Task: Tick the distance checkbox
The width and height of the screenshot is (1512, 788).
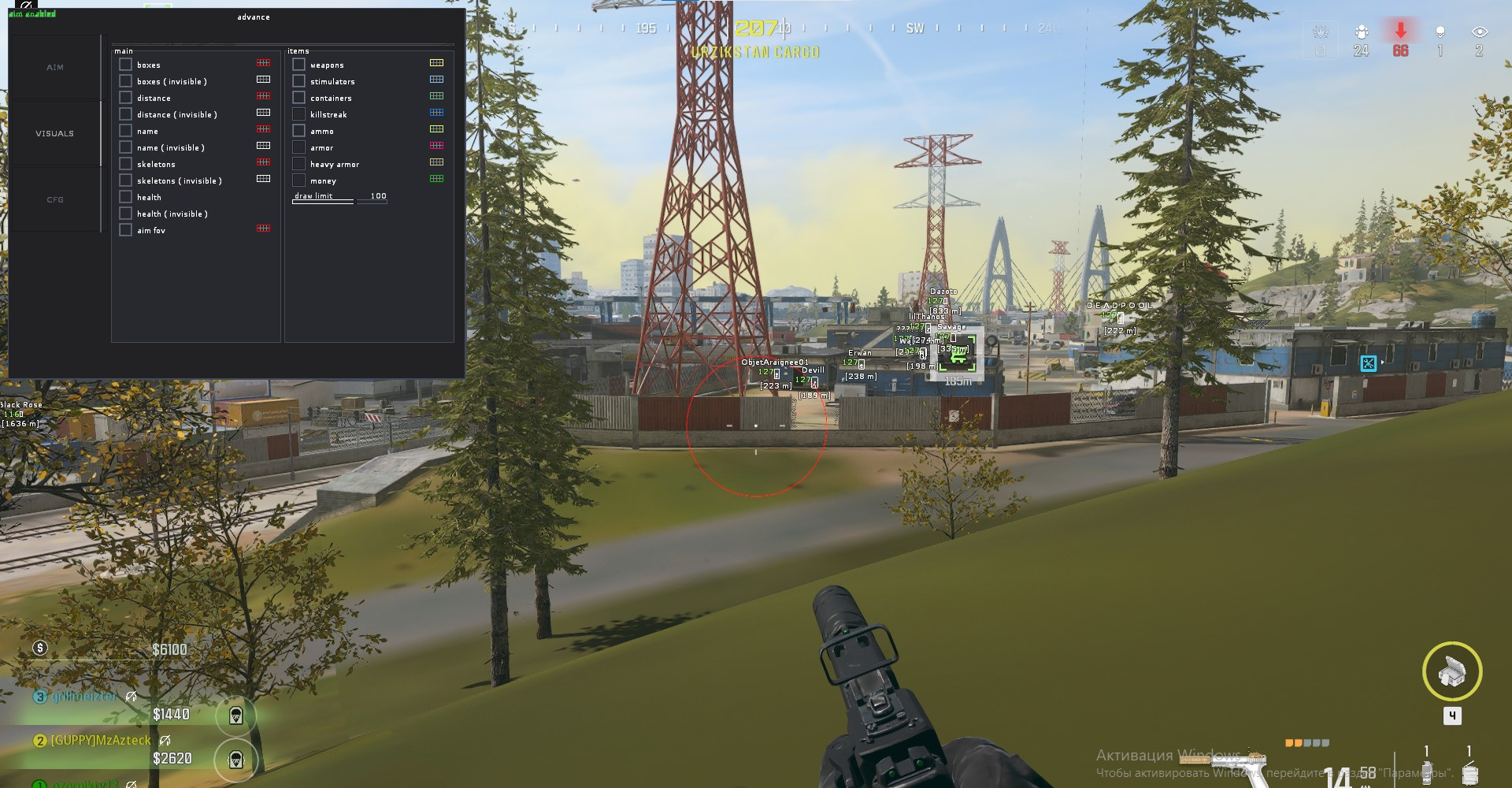Action: (x=125, y=98)
